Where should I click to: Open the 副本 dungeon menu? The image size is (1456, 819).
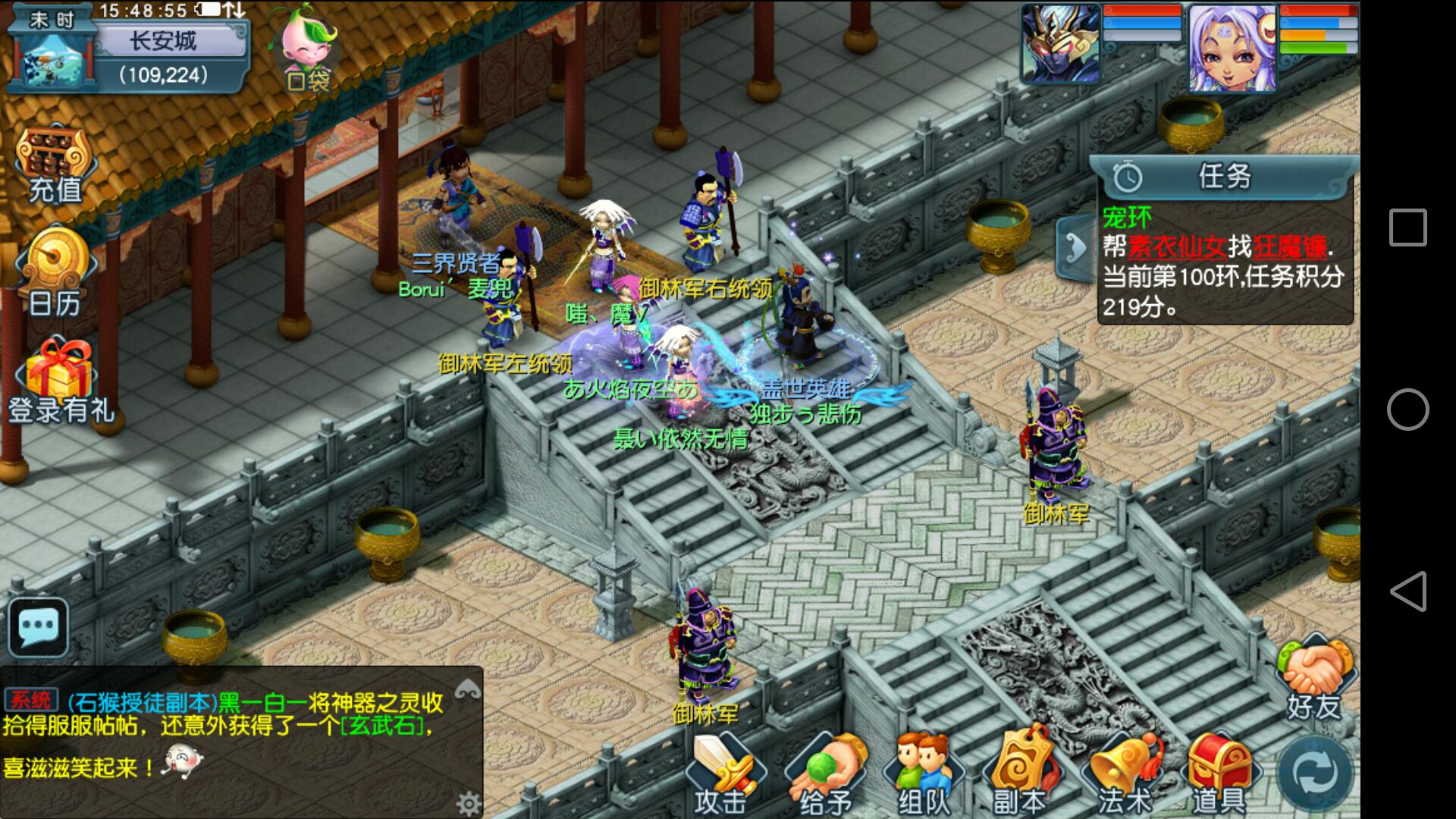(1021, 773)
